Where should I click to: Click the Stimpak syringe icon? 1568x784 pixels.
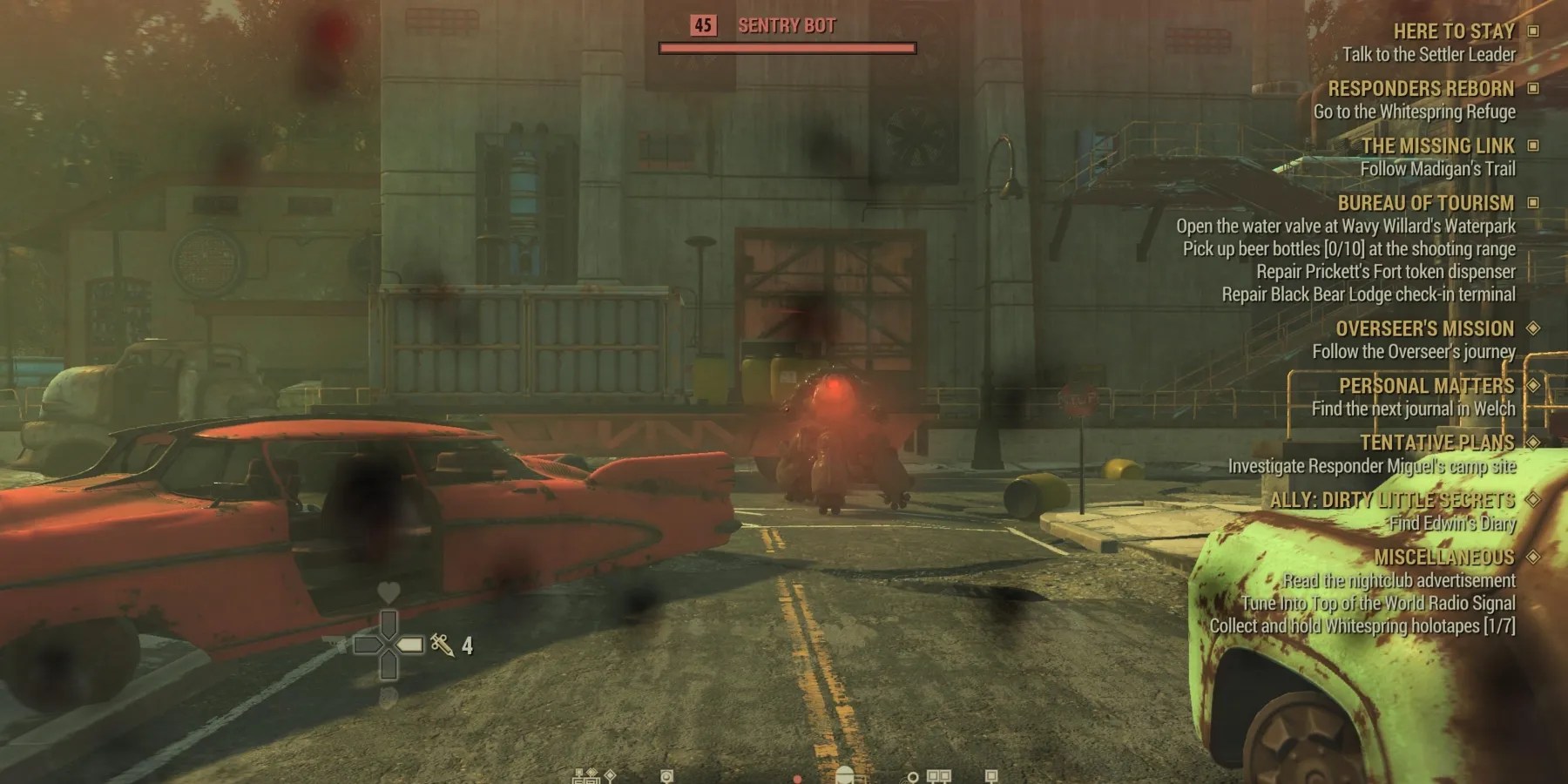point(442,645)
